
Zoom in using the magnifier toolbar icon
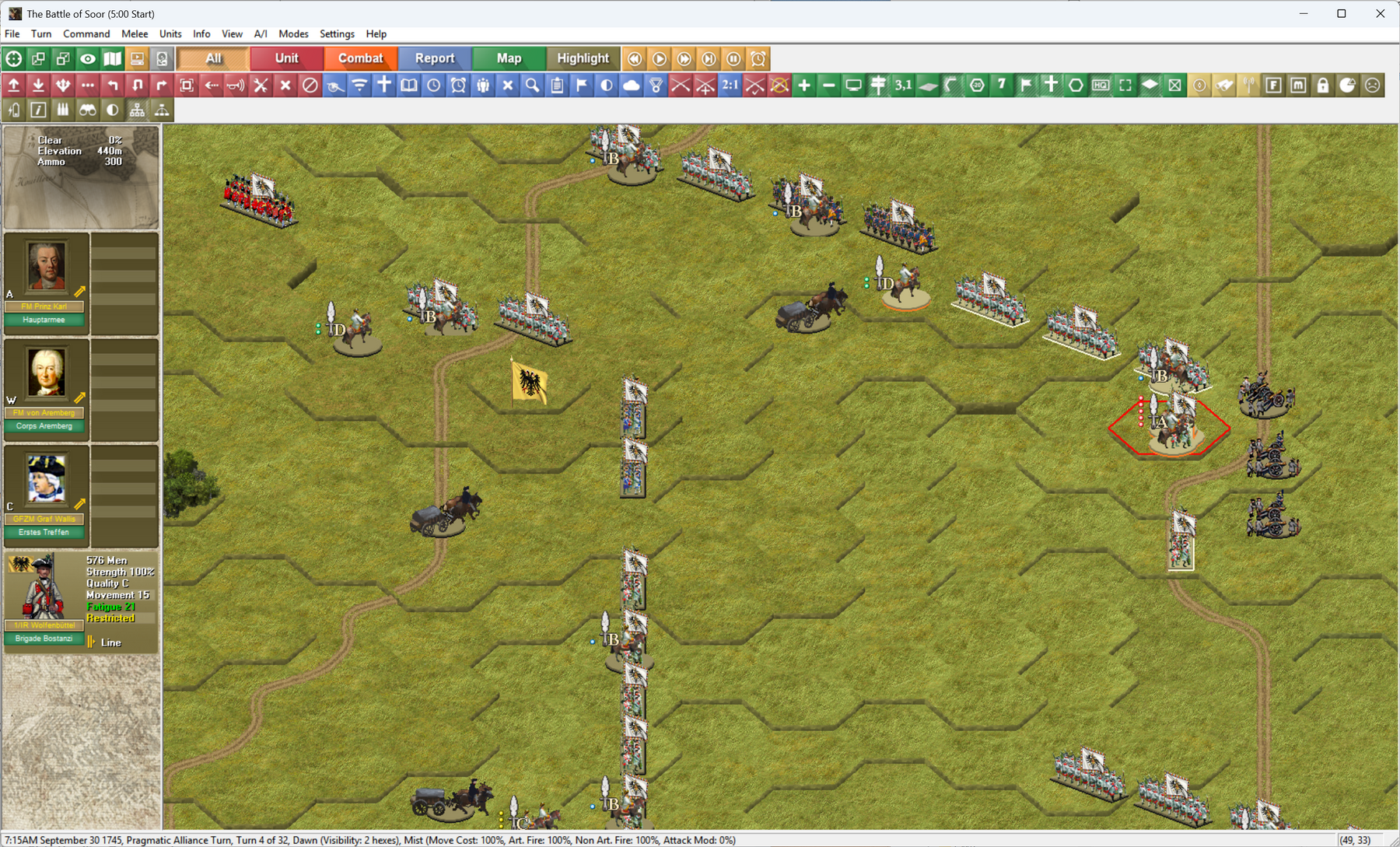click(x=533, y=86)
